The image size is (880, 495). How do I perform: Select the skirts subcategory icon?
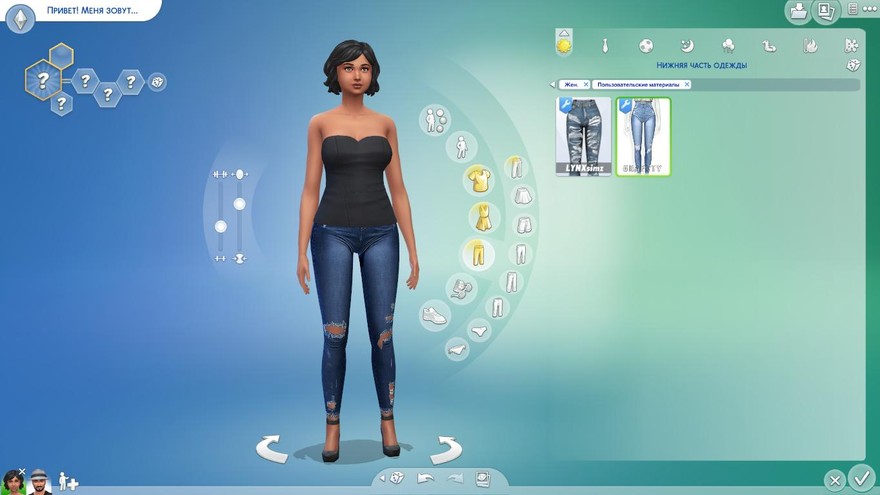[522, 196]
